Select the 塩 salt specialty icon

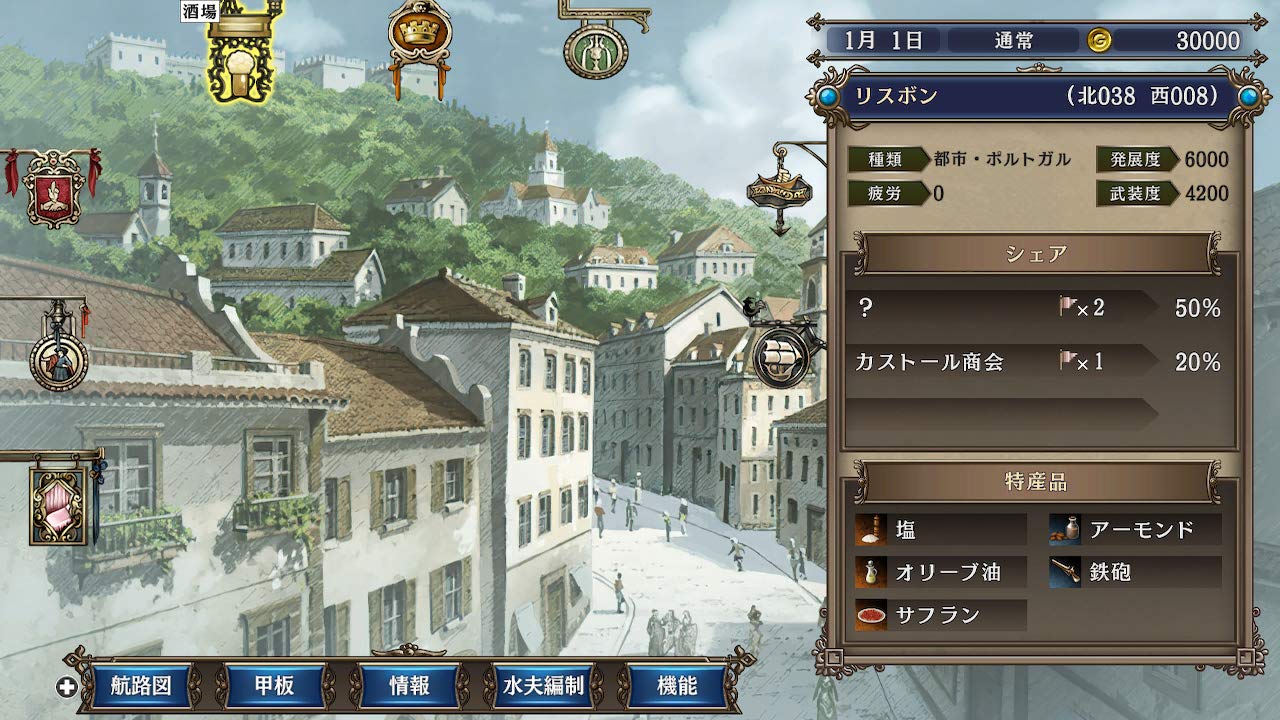click(x=872, y=528)
